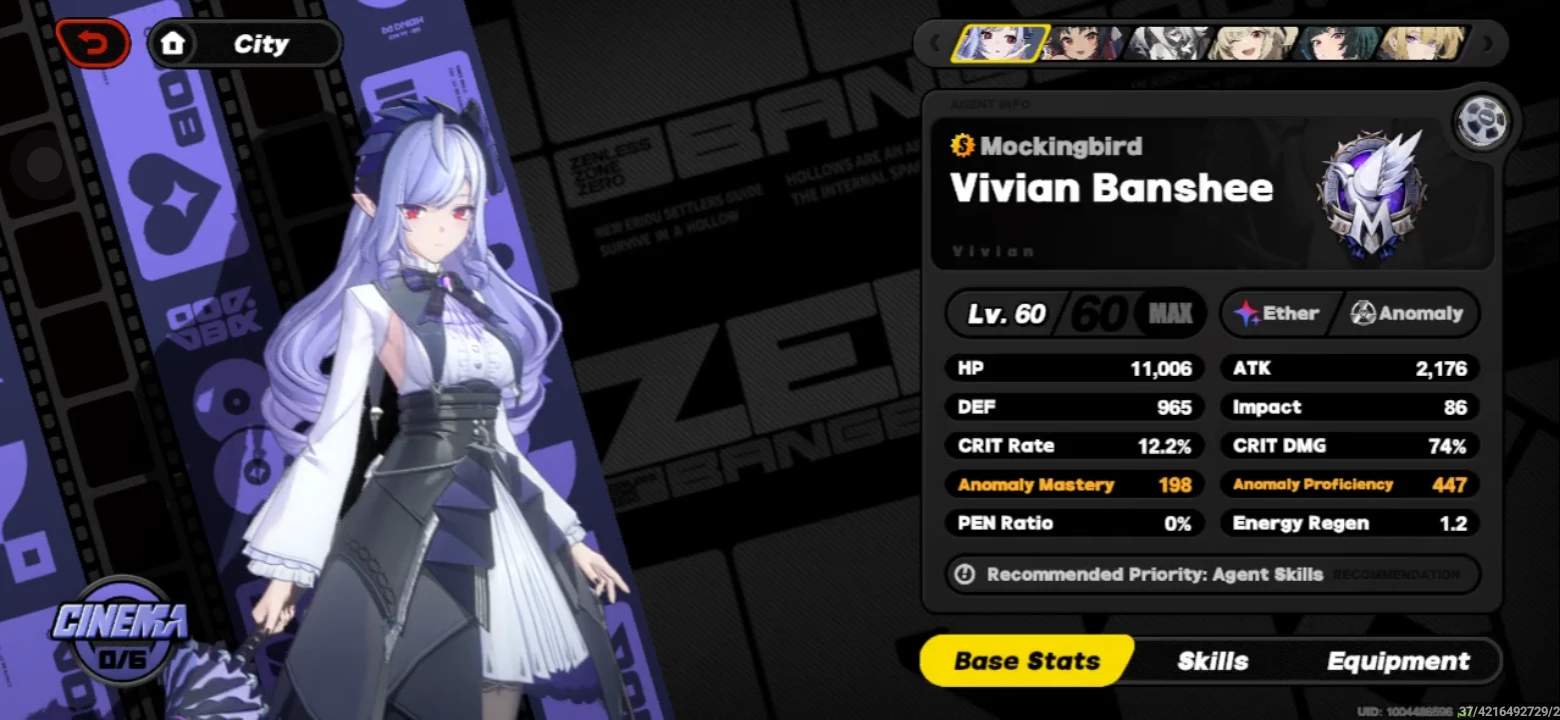Switch to the Skills tab
Image resolution: width=1560 pixels, height=720 pixels.
pos(1211,660)
